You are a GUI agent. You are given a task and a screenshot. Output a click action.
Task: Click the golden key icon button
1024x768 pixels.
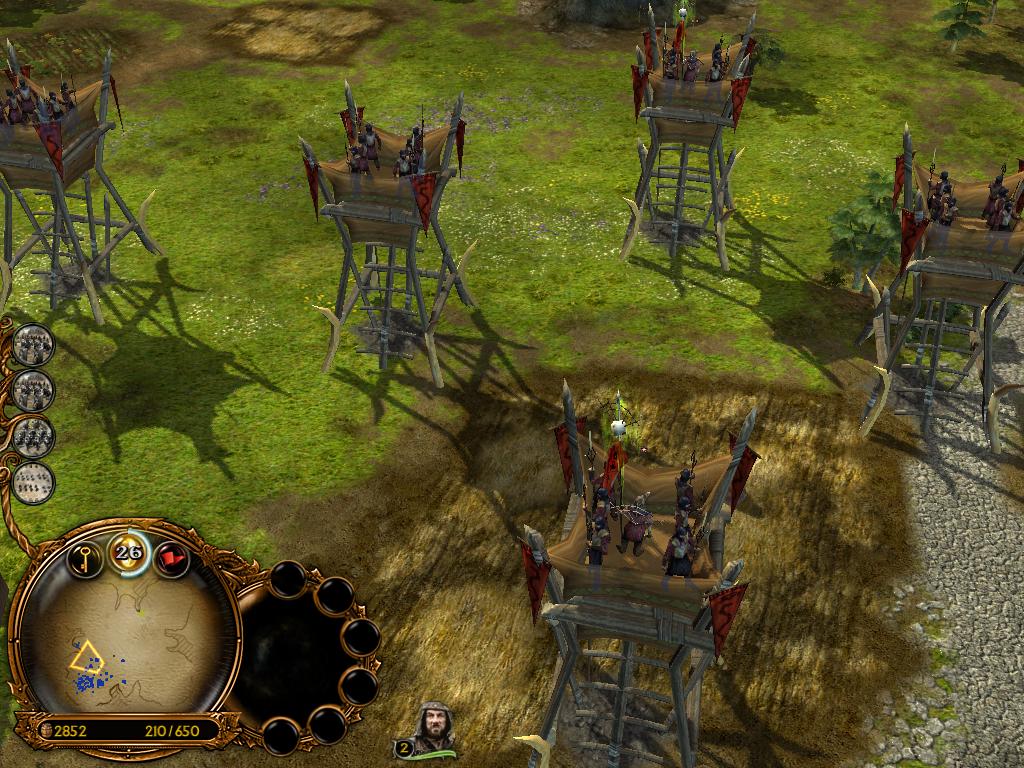coord(85,558)
